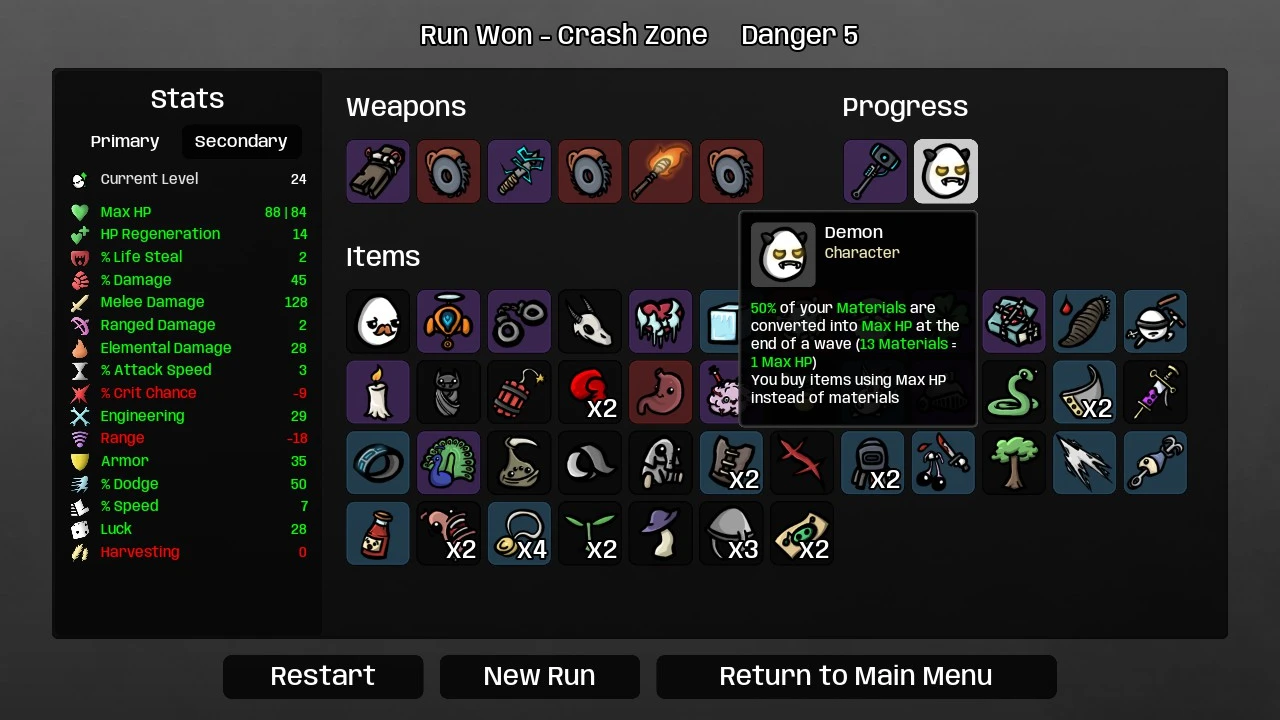Screen dimensions: 1280x720
Task: Select the hammer icon under Progress
Action: [875, 172]
